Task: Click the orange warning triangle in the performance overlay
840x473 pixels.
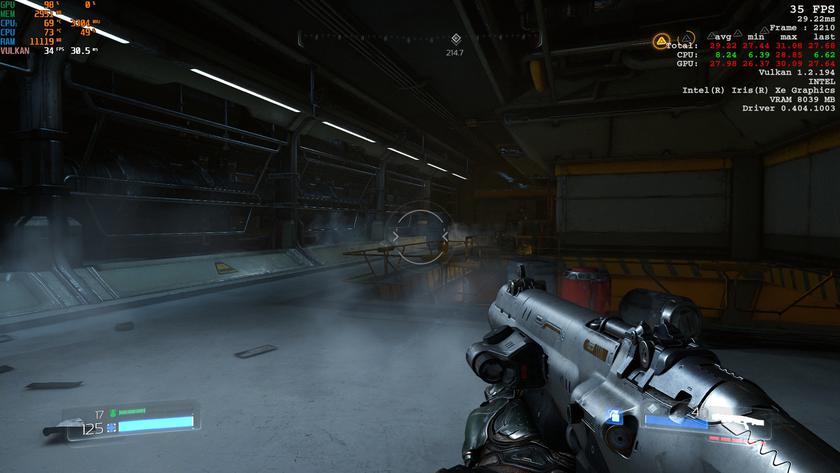Action: click(660, 42)
